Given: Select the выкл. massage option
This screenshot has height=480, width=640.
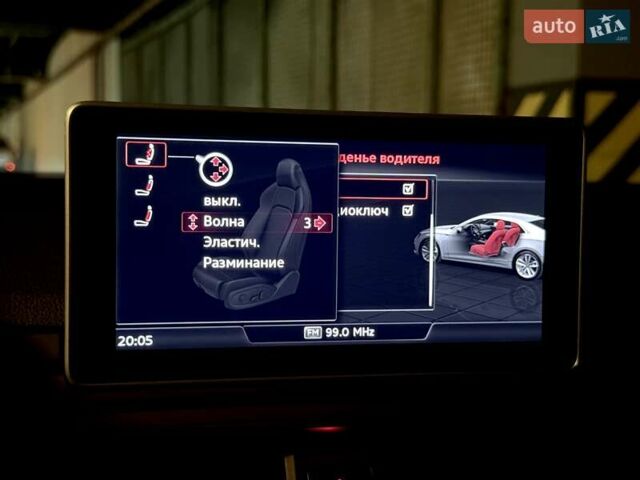Looking at the screenshot, I should pos(221,200).
